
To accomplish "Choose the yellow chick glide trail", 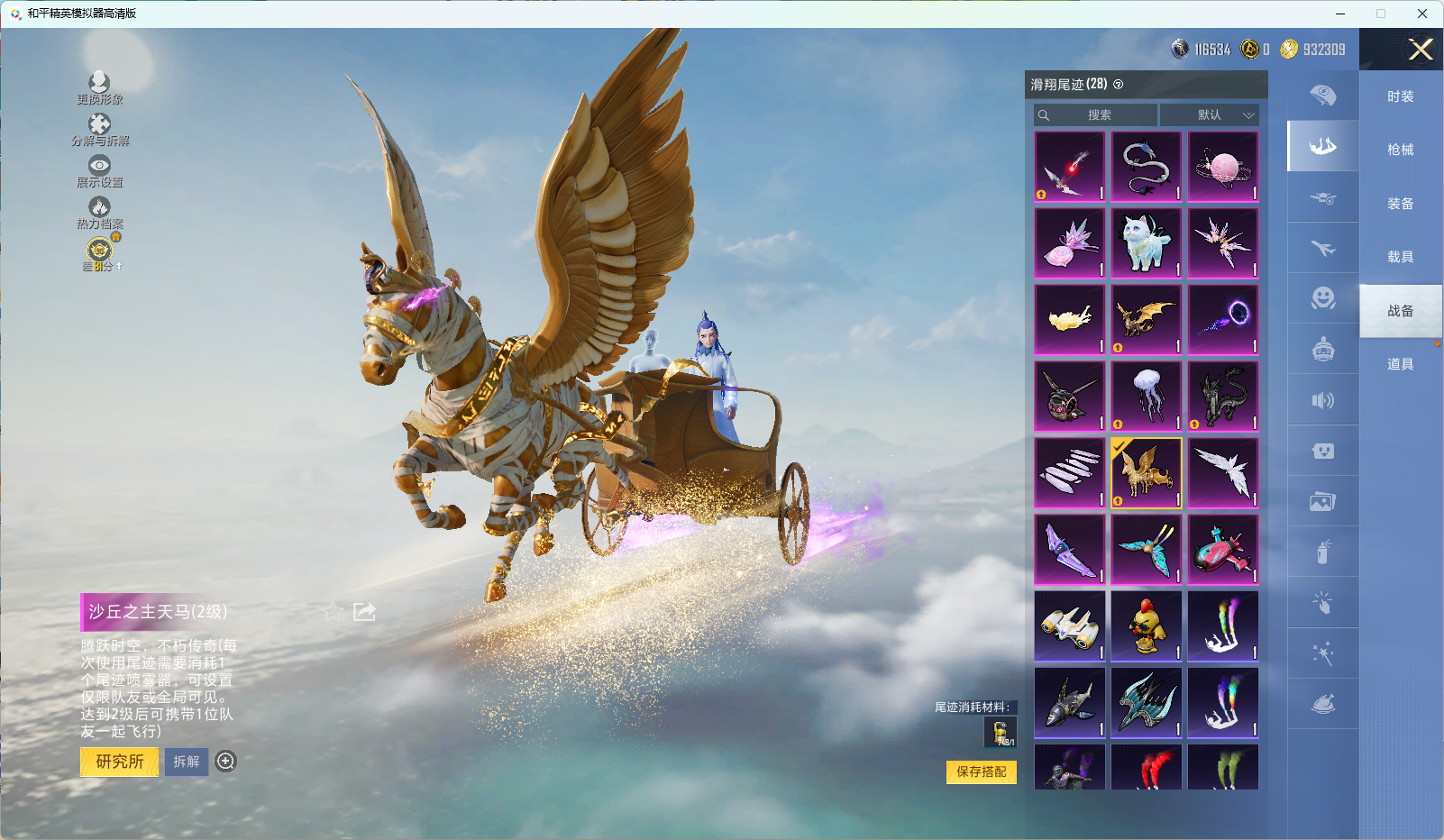I will (x=1146, y=626).
